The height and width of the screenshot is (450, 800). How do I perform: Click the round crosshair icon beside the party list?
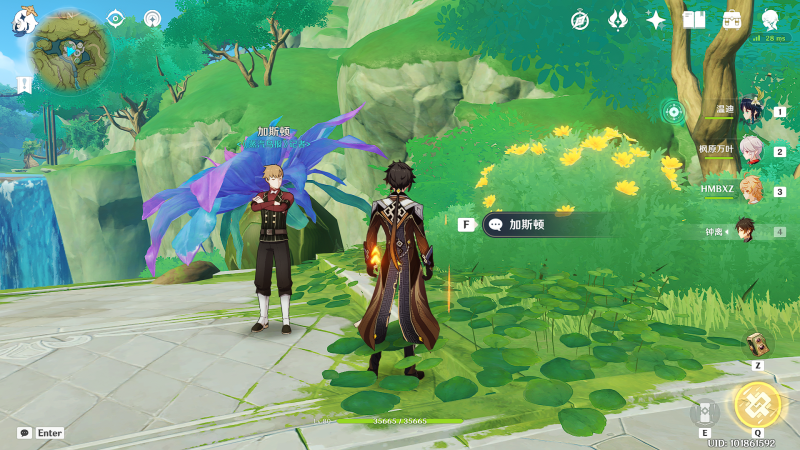point(673,111)
